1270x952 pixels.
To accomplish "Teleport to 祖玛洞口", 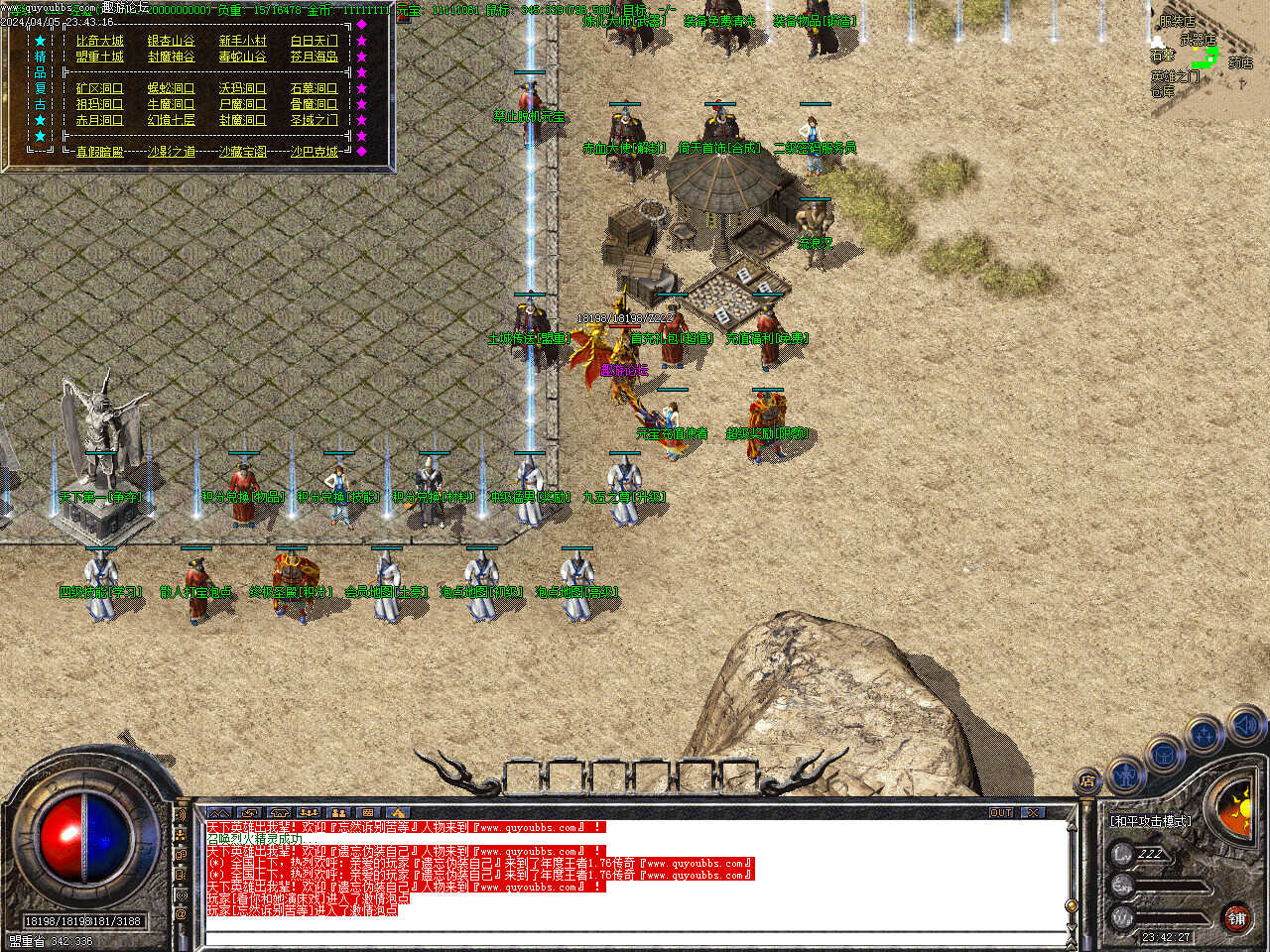I will pyautogui.click(x=100, y=104).
